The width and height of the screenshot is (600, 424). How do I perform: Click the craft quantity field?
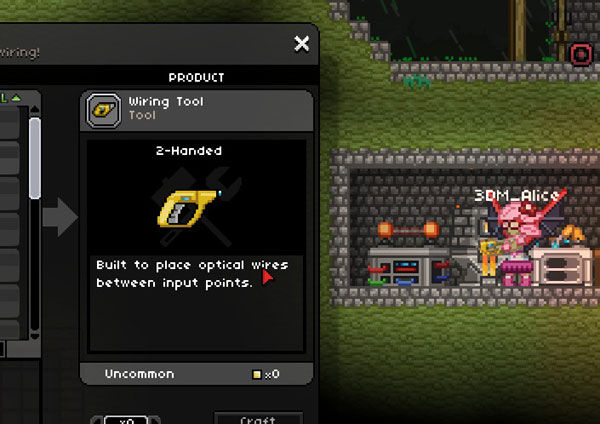[126, 420]
